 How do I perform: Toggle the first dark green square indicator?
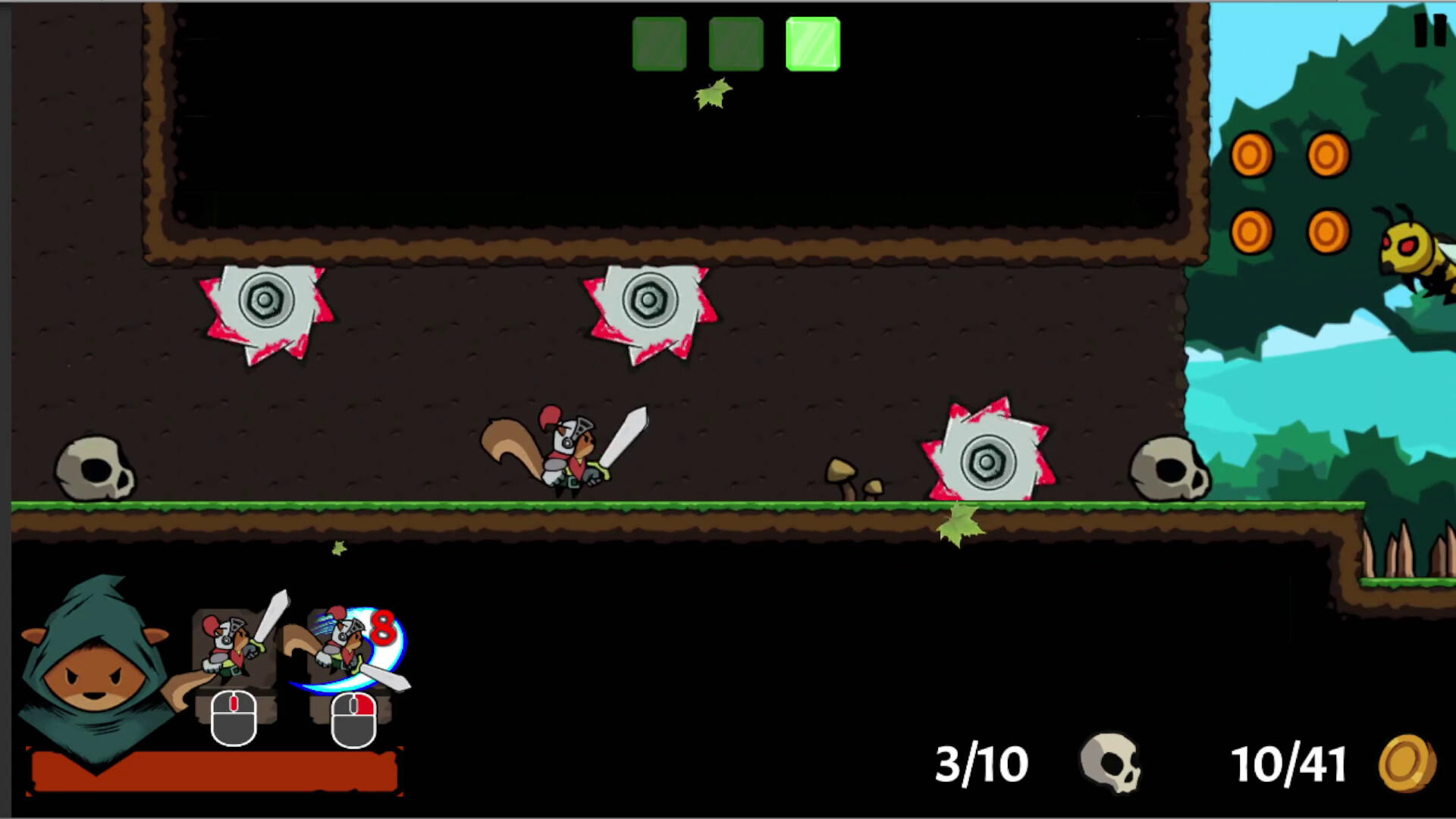click(x=659, y=43)
